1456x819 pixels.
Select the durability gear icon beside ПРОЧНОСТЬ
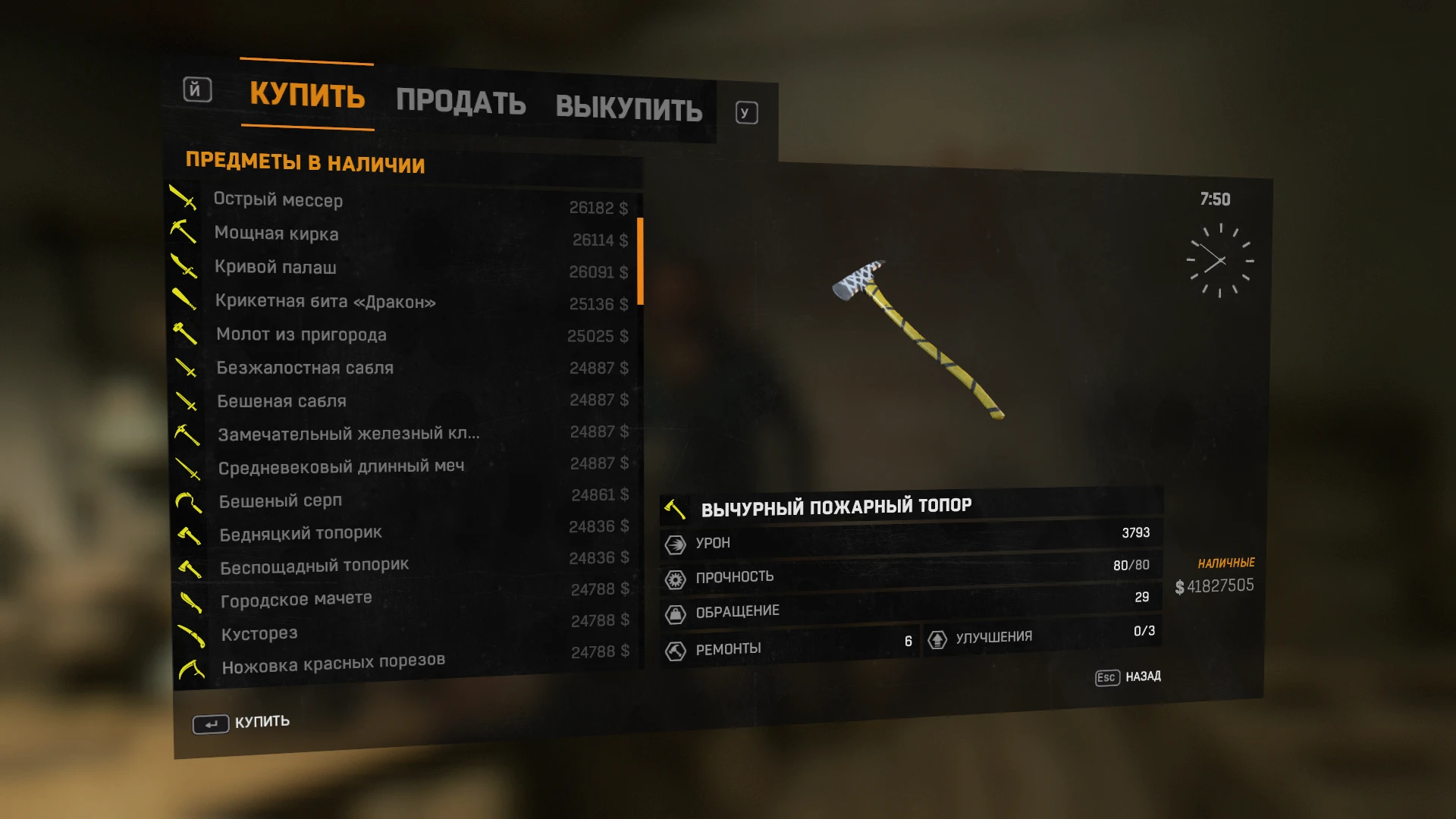point(674,577)
